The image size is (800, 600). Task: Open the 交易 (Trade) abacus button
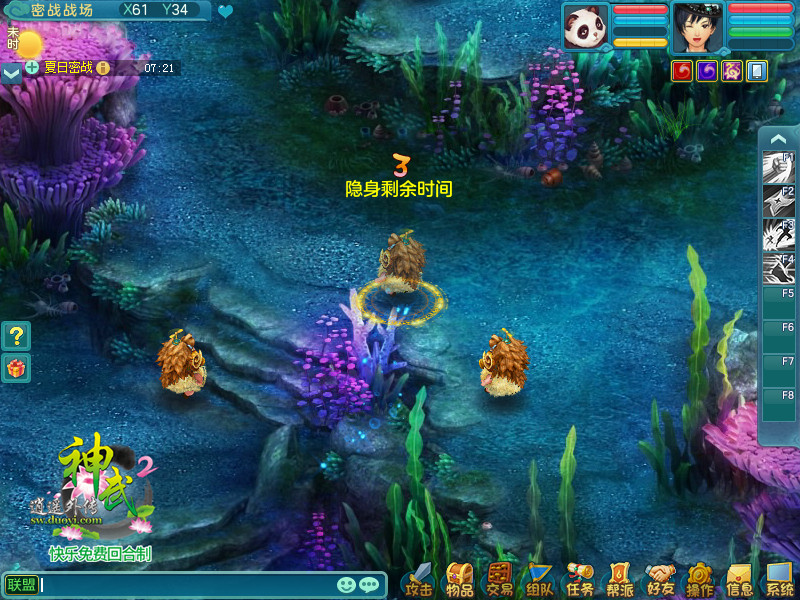tap(499, 580)
